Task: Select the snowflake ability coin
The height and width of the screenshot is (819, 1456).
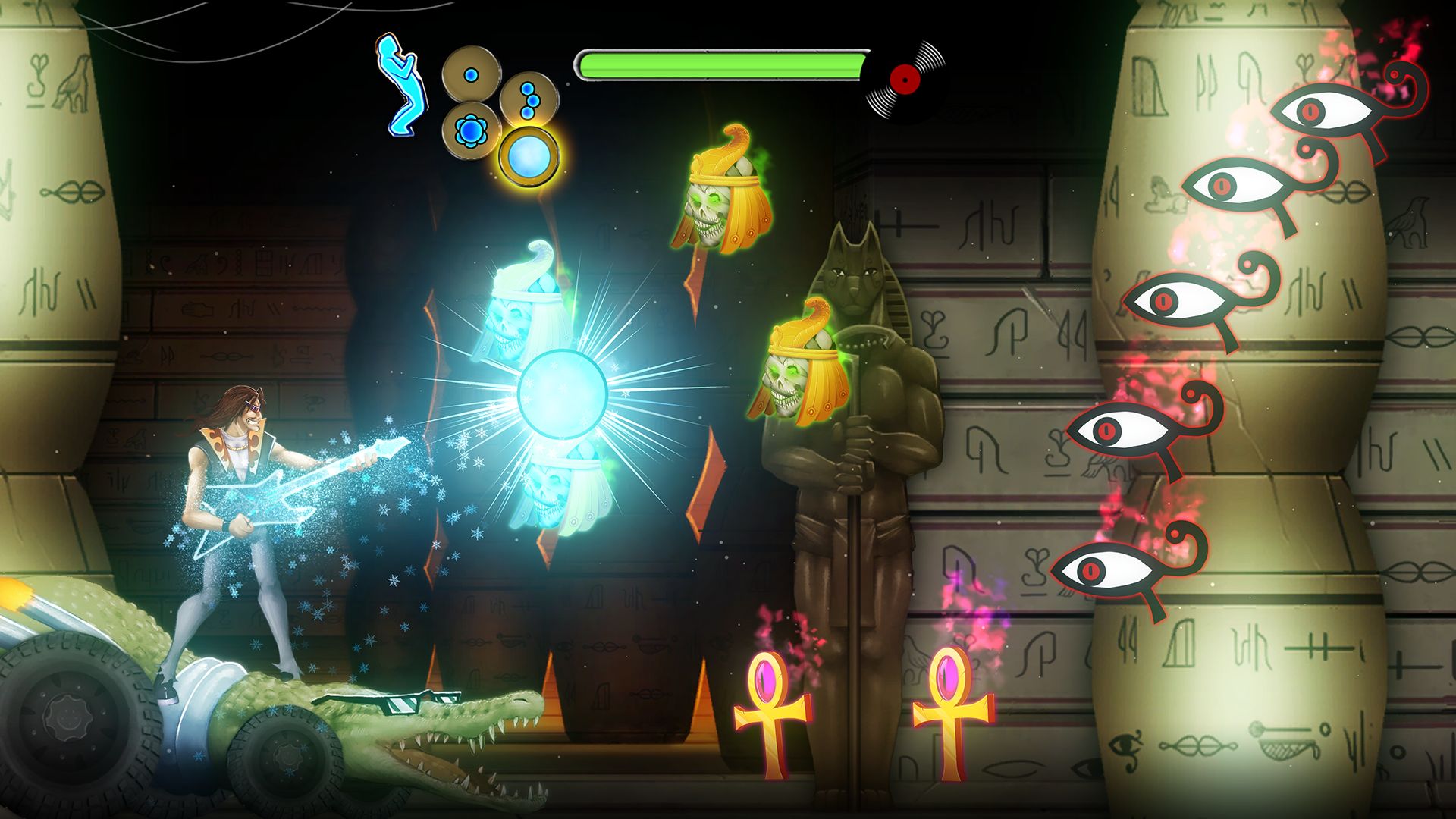Action: click(472, 130)
